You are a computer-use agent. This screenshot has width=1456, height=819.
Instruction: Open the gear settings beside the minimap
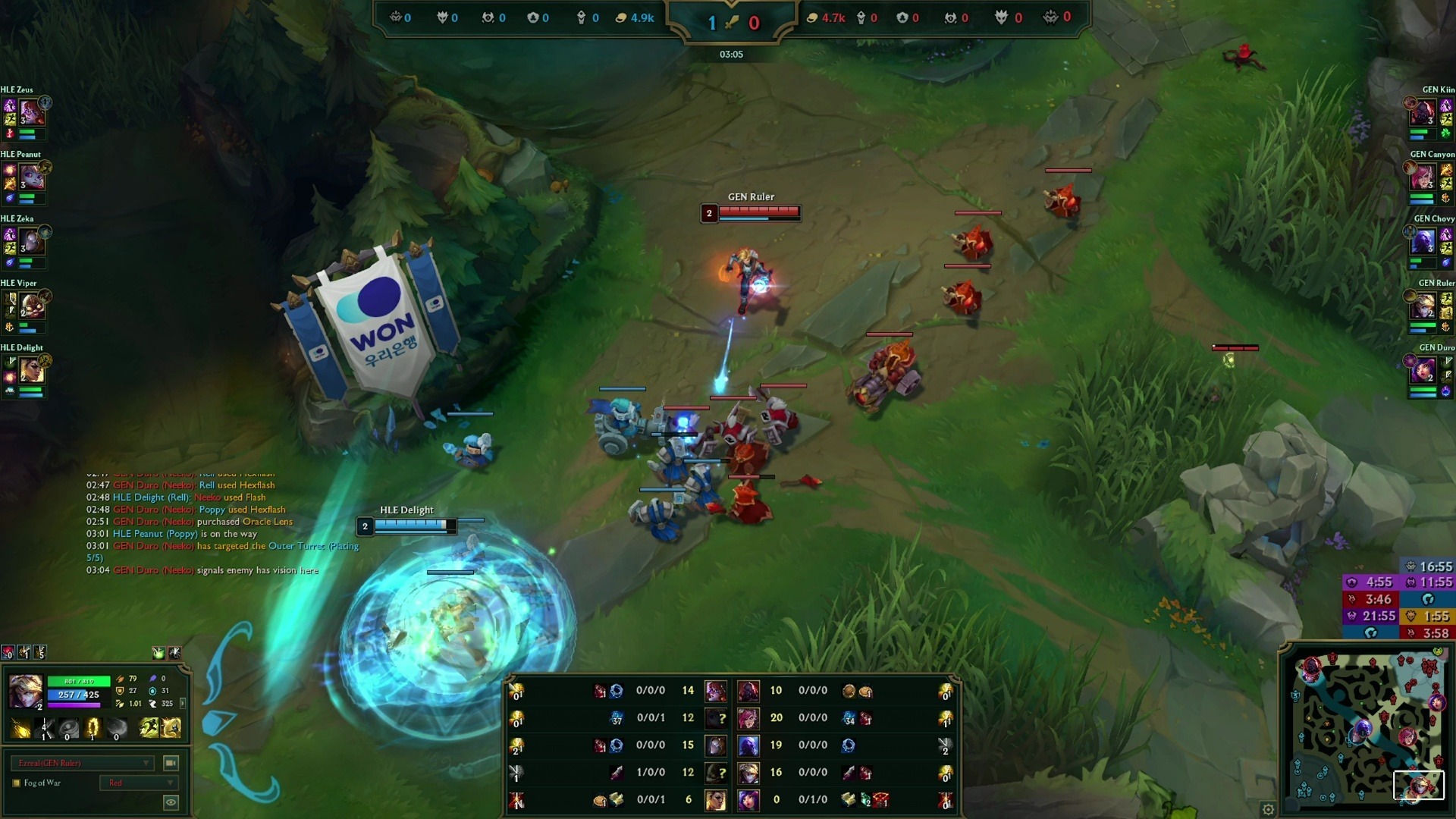click(1268, 809)
